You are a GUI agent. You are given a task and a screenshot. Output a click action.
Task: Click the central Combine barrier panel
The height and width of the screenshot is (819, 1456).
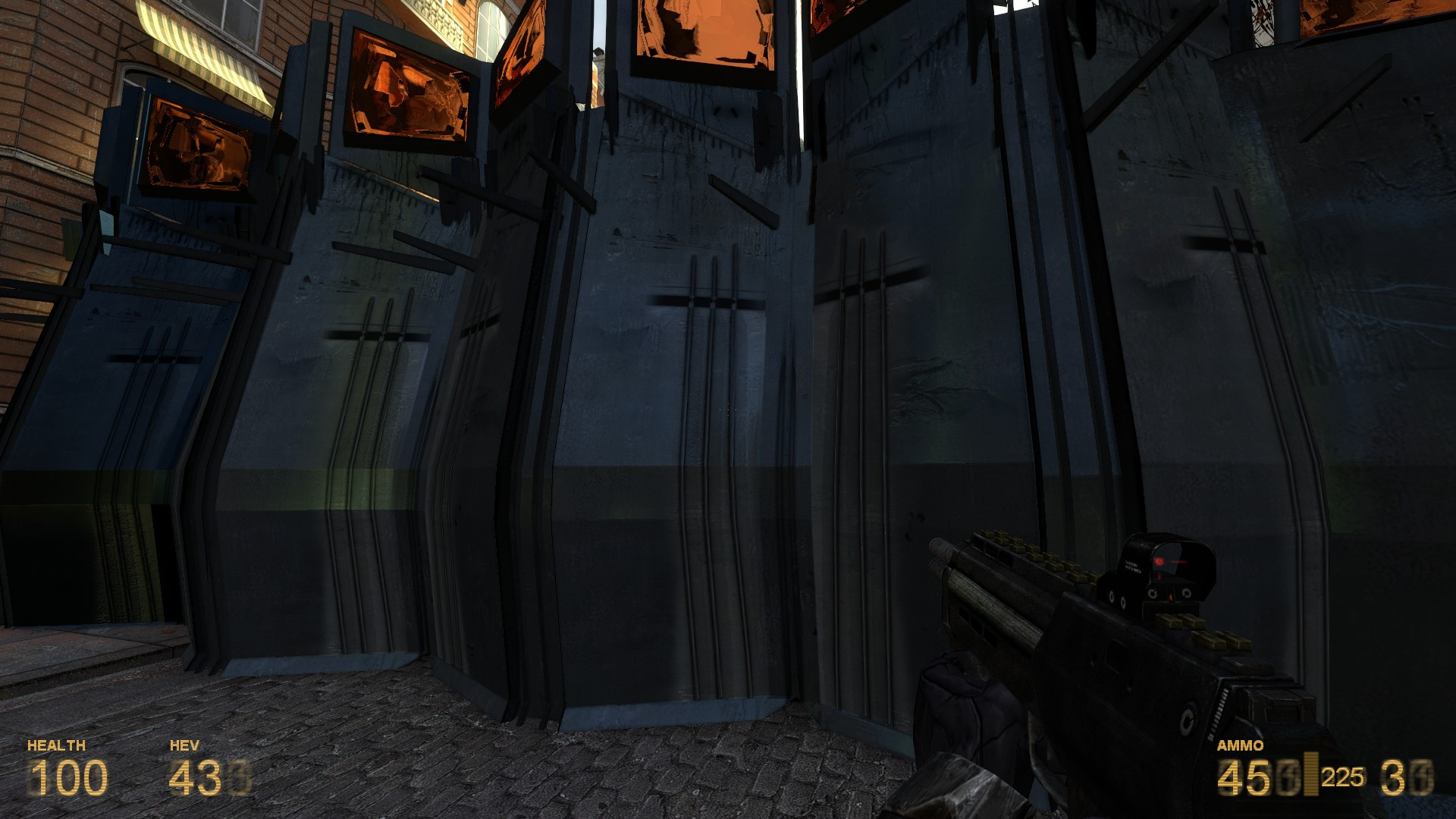682,394
